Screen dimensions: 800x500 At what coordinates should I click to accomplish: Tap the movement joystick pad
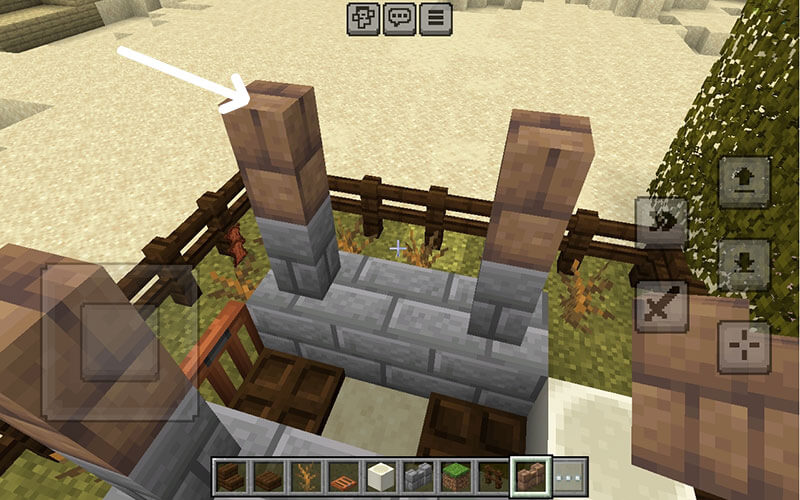click(119, 341)
